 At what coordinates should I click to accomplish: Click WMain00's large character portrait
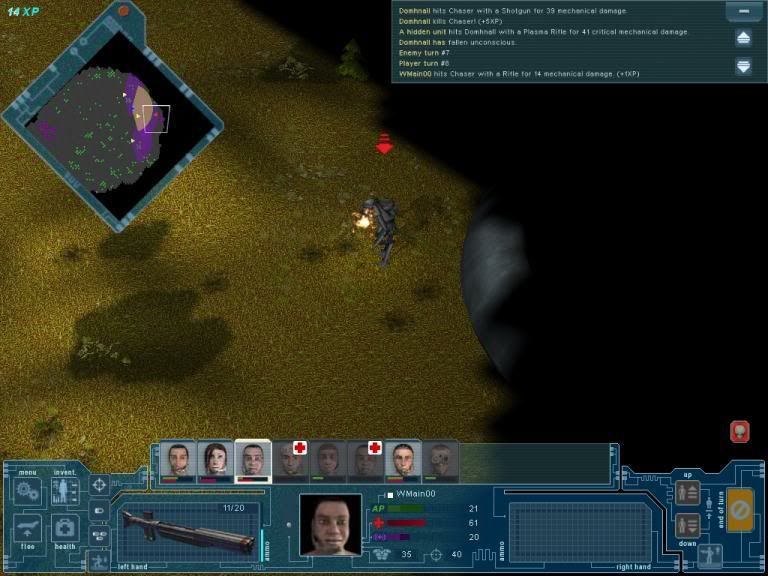click(330, 524)
